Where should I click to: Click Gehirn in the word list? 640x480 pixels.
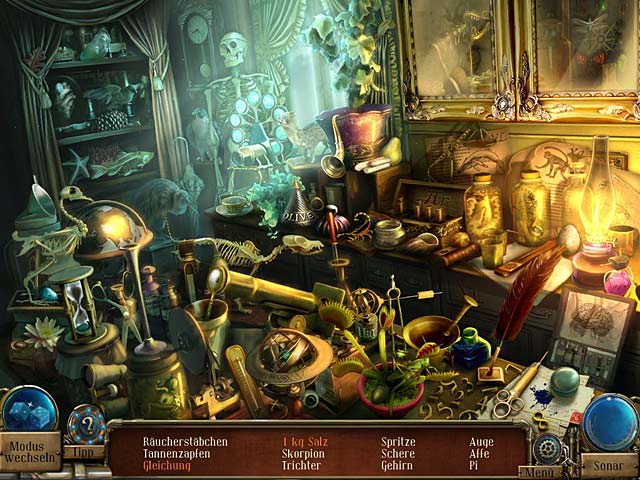pos(397,465)
